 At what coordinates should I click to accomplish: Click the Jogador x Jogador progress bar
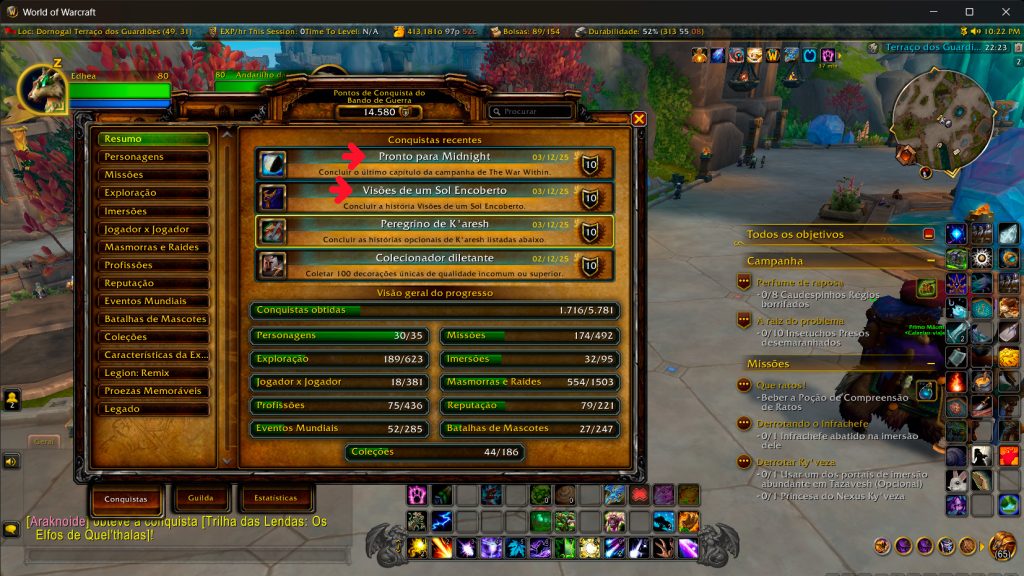(343, 382)
